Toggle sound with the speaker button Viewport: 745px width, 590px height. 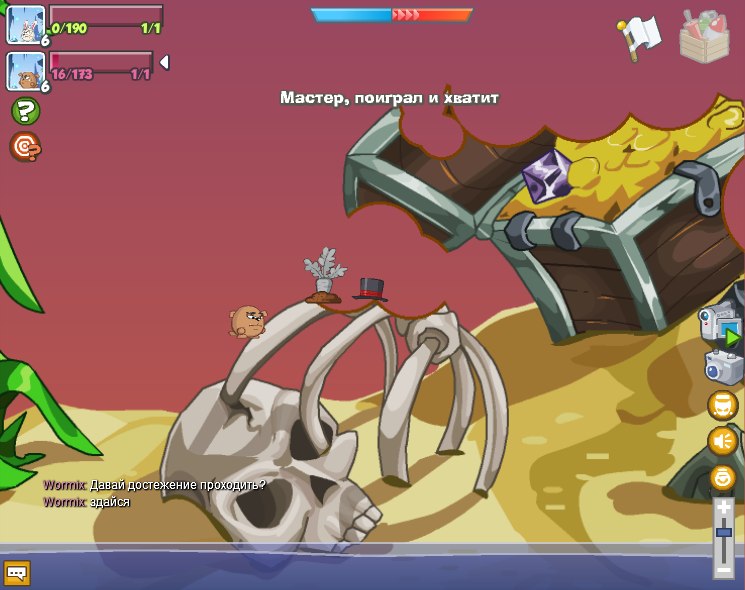coord(722,441)
